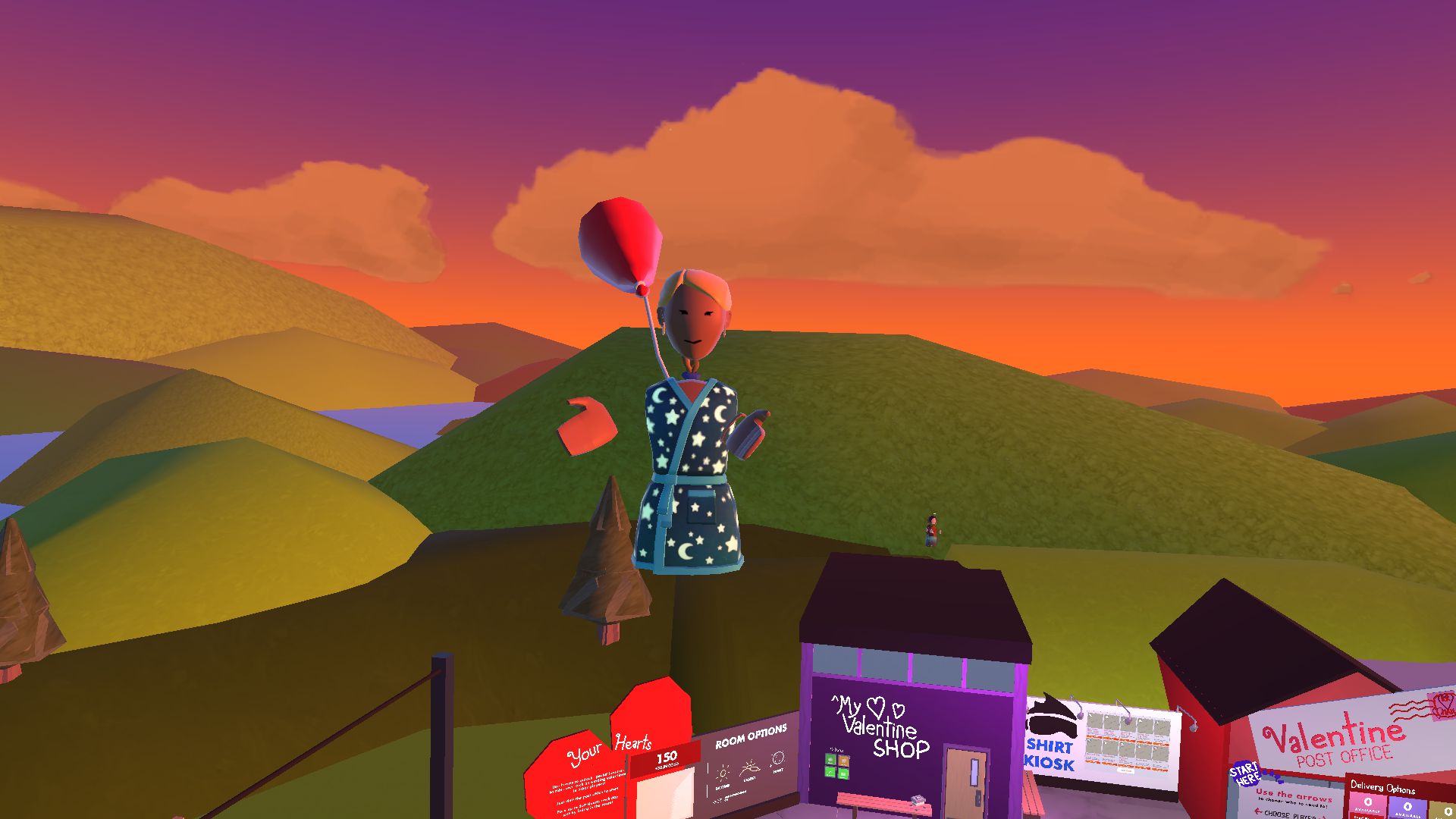The width and height of the screenshot is (1456, 819).
Task: Open the Room Options panel
Action: [x=751, y=737]
